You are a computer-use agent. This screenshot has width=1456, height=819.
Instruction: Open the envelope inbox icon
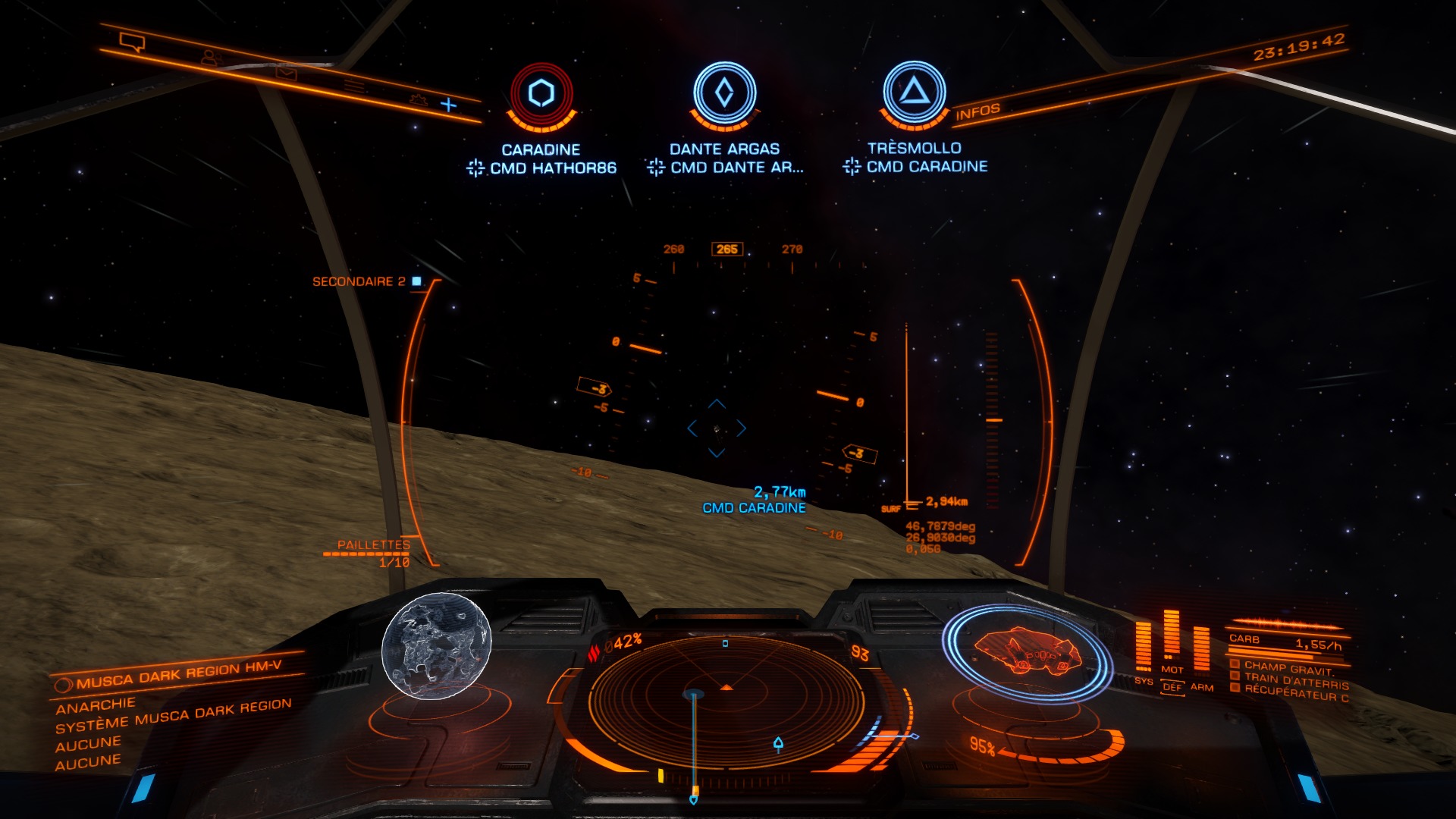click(x=286, y=73)
